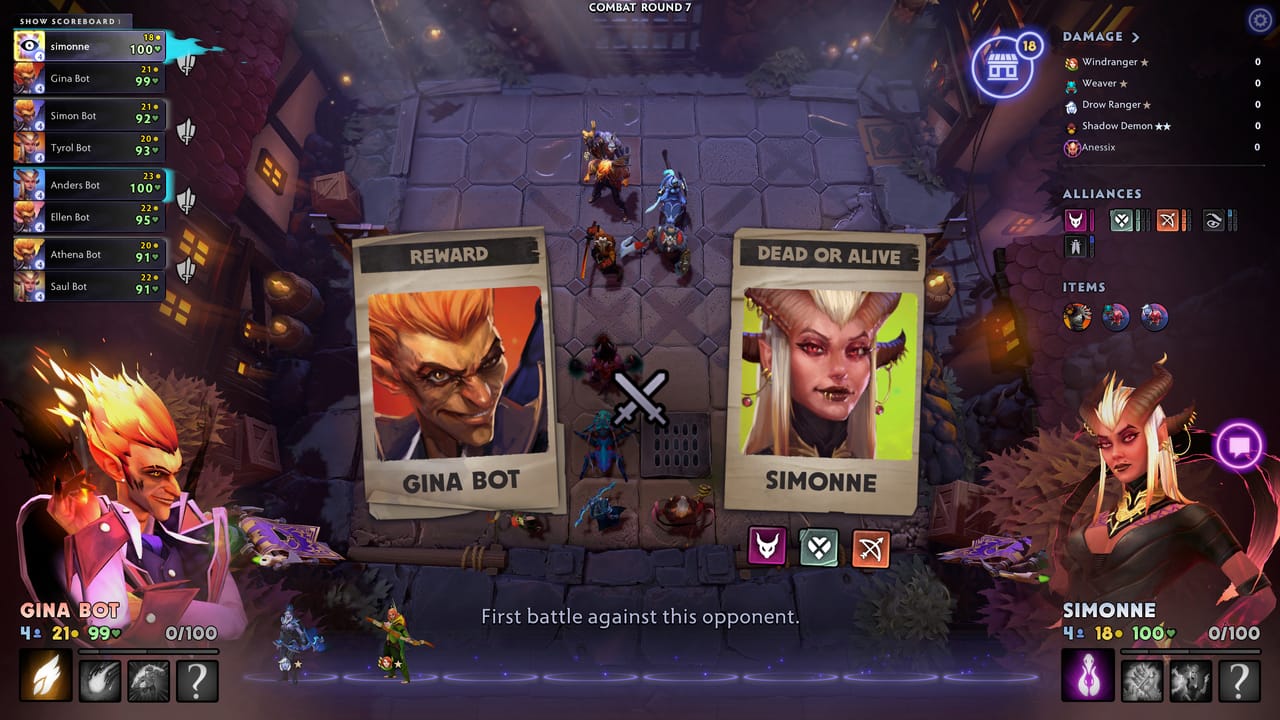Open the settings gear in top-right corner
The image size is (1280, 720).
pos(1259,19)
